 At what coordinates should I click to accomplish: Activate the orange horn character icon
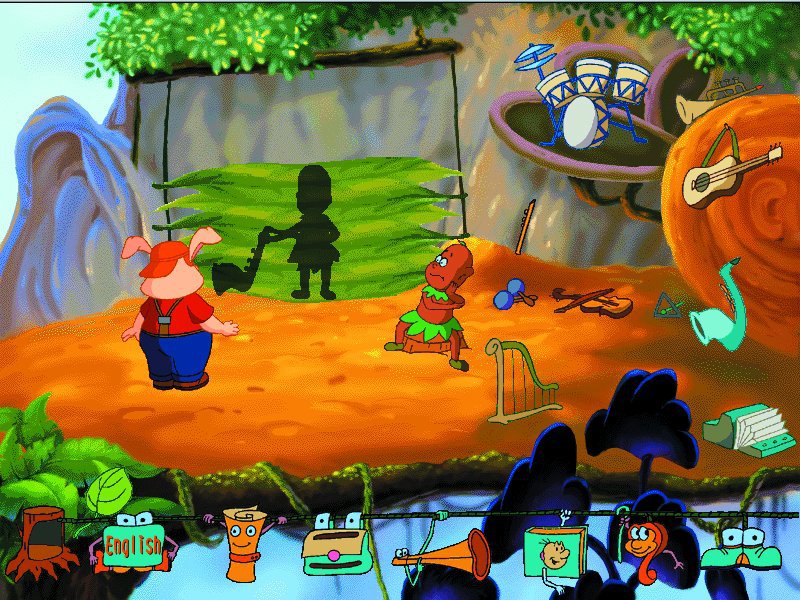click(x=443, y=555)
